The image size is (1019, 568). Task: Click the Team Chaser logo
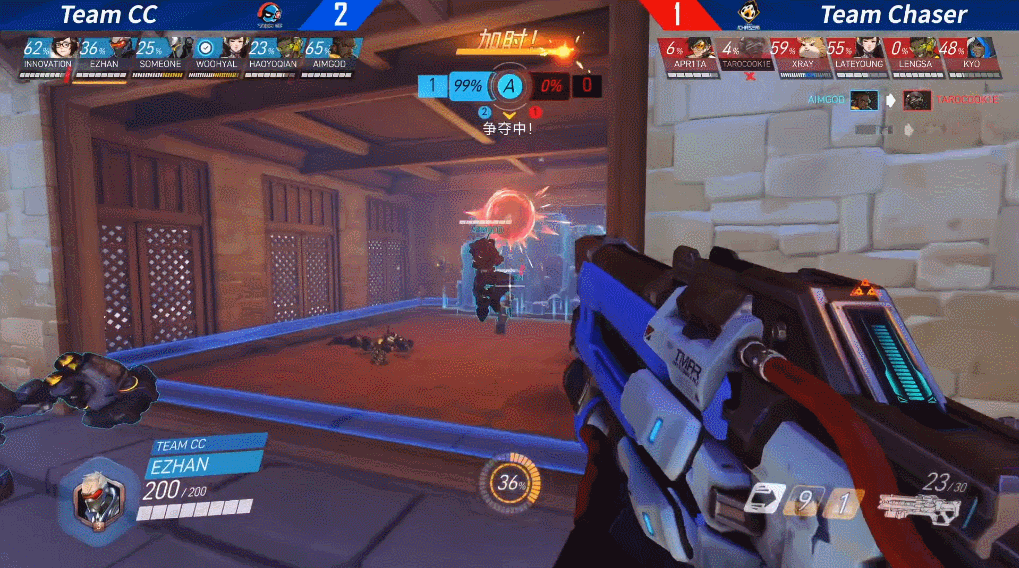click(x=746, y=13)
